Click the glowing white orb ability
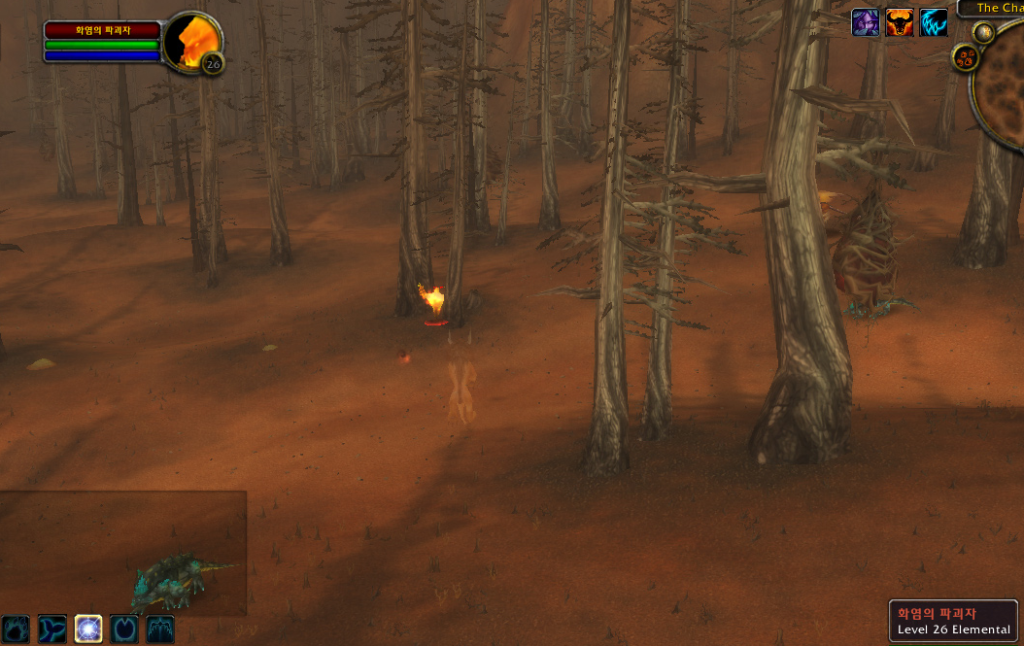Image resolution: width=1024 pixels, height=646 pixels. pos(88,629)
